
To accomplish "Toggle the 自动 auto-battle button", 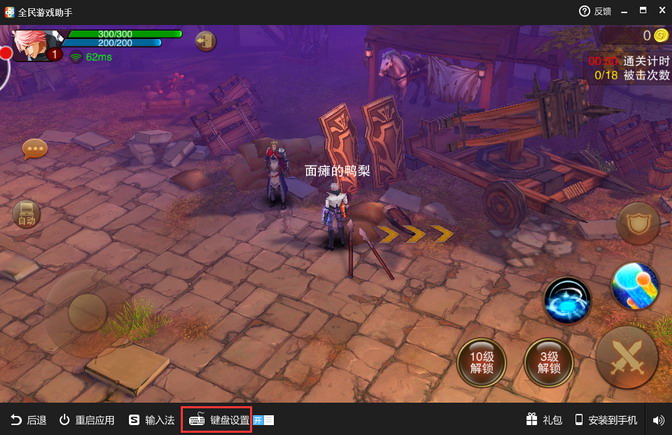I will tap(25, 214).
